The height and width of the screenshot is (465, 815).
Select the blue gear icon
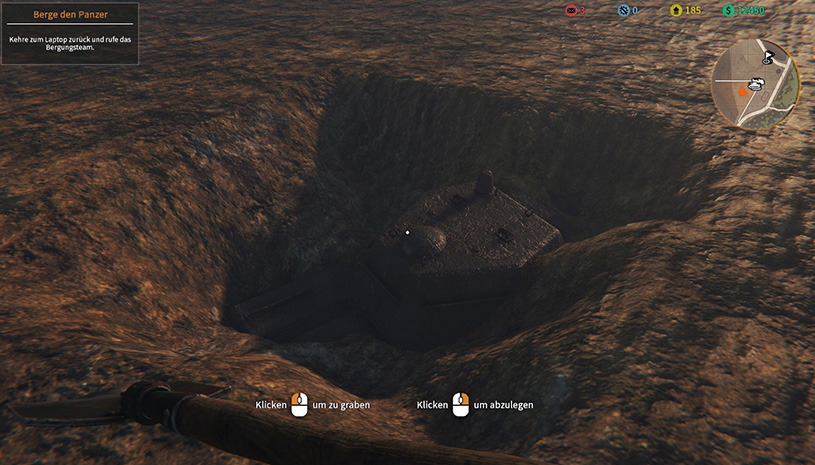(623, 11)
